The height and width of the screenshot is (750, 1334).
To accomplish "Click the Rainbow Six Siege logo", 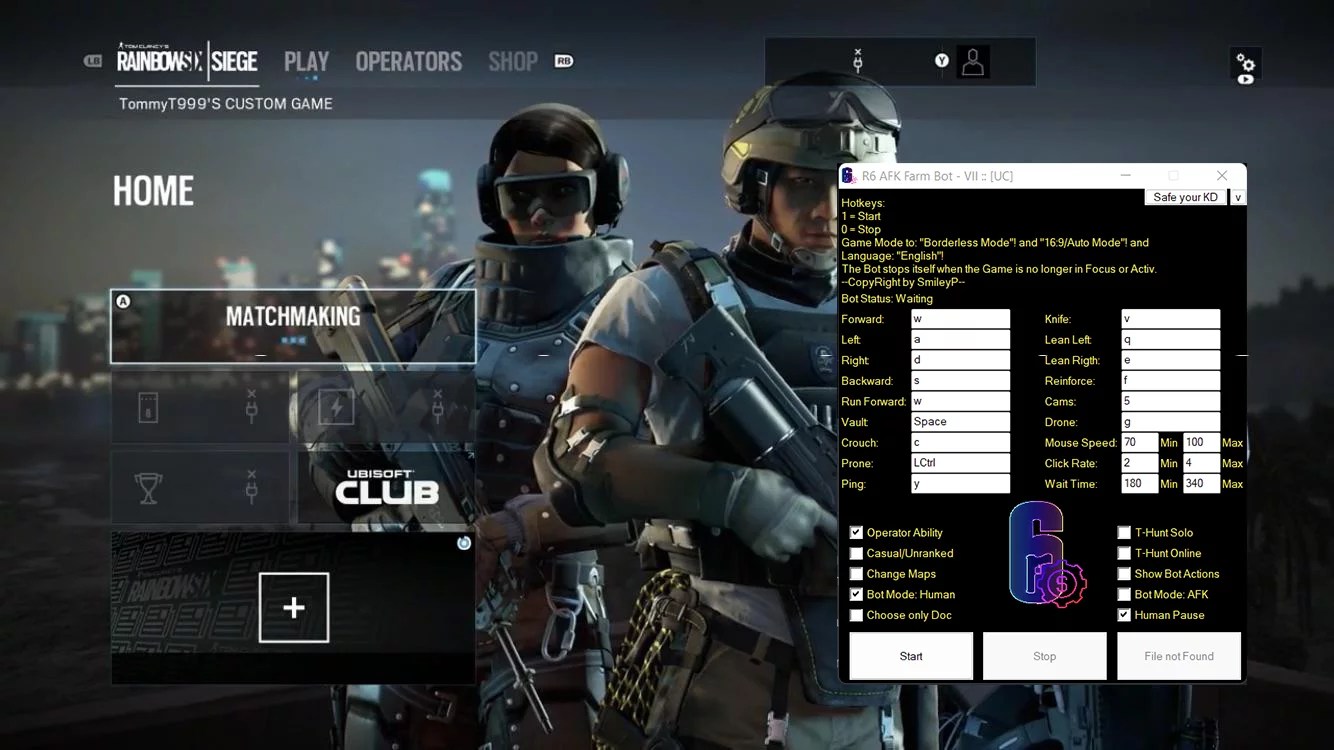I will coord(185,61).
